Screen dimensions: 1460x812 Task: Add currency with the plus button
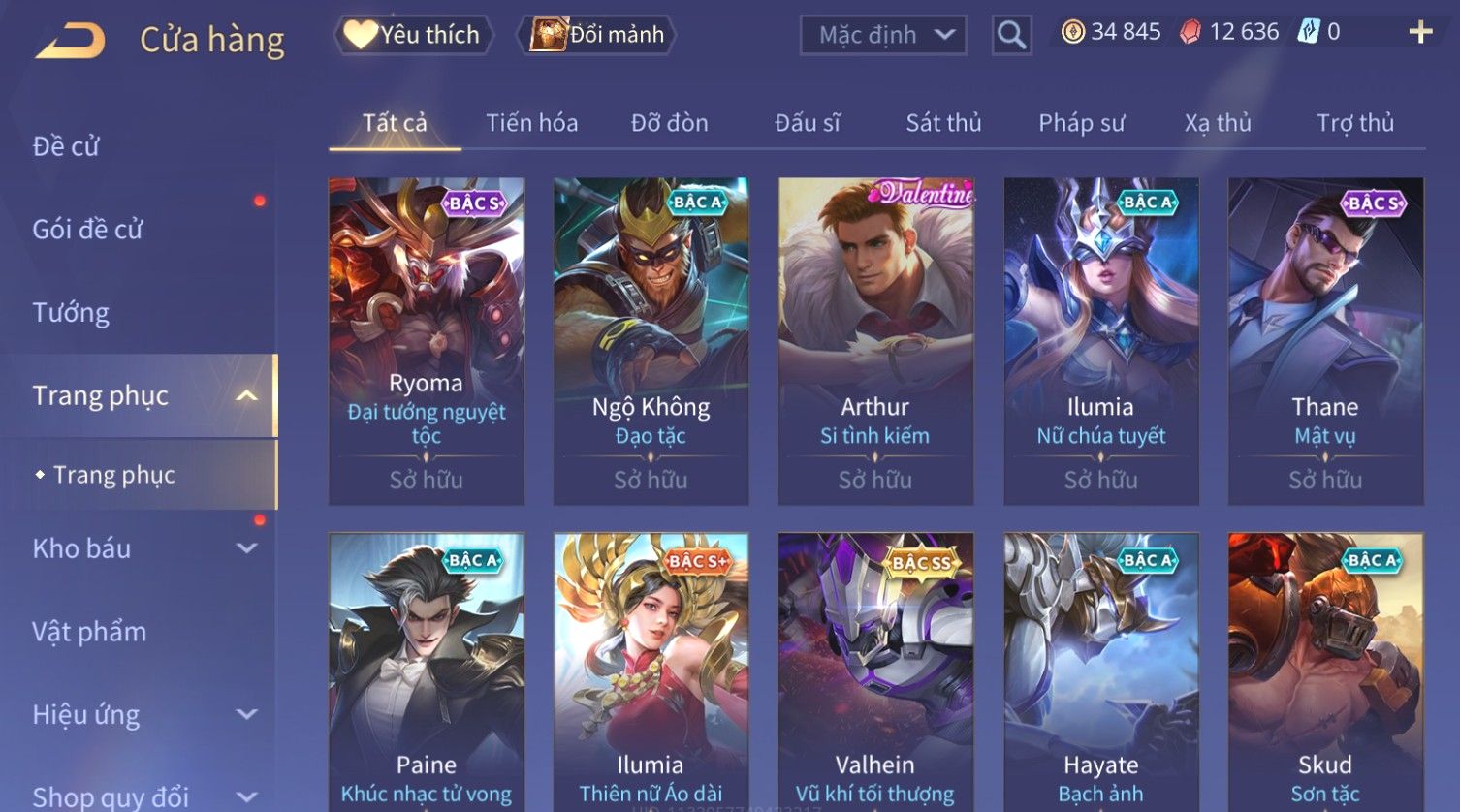coord(1420,32)
